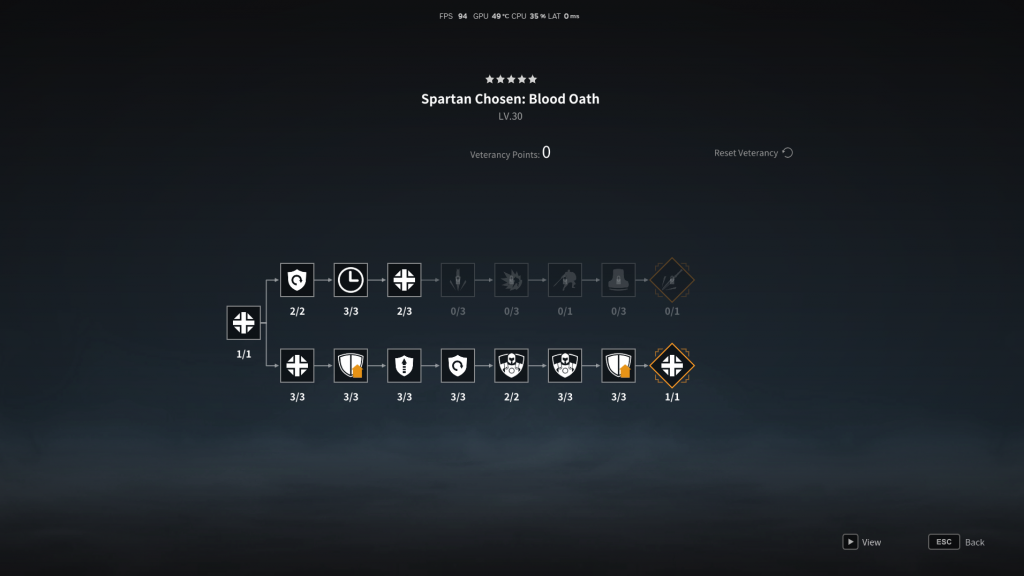Screen dimensions: 1024x576
Task: Select the locked downward spear node
Action: (x=458, y=280)
